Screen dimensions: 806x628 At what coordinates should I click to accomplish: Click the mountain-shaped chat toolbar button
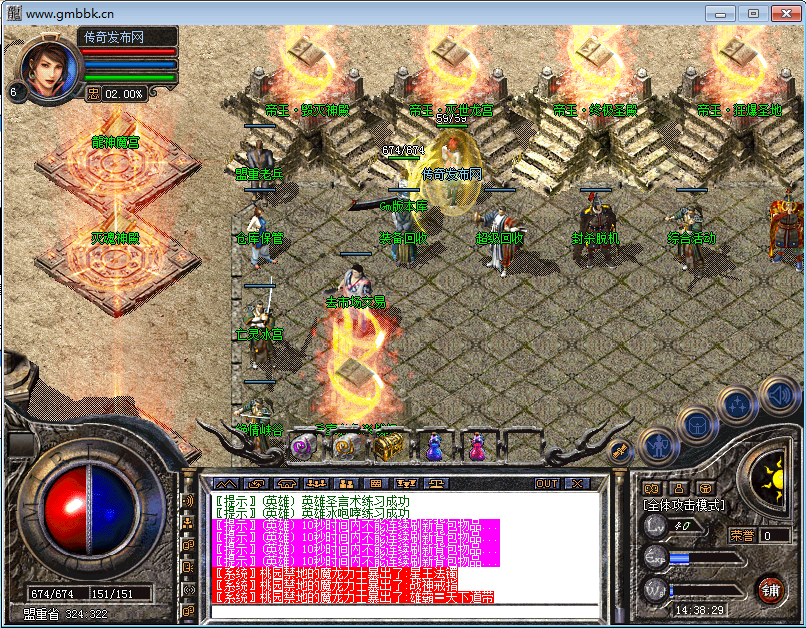pos(226,483)
